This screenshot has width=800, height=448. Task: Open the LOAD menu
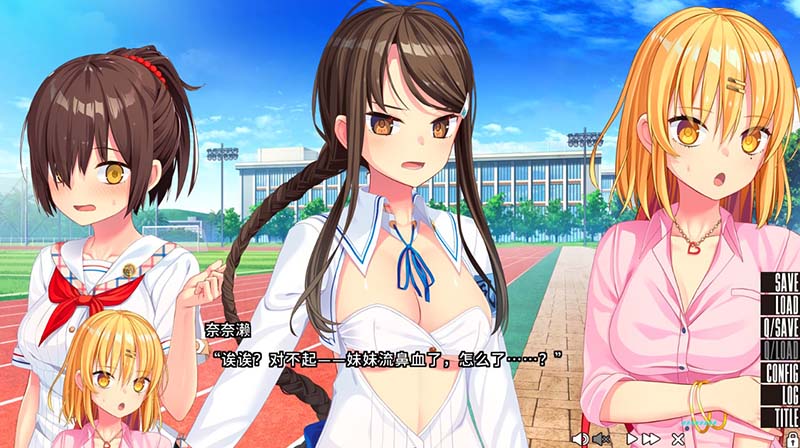tap(780, 305)
